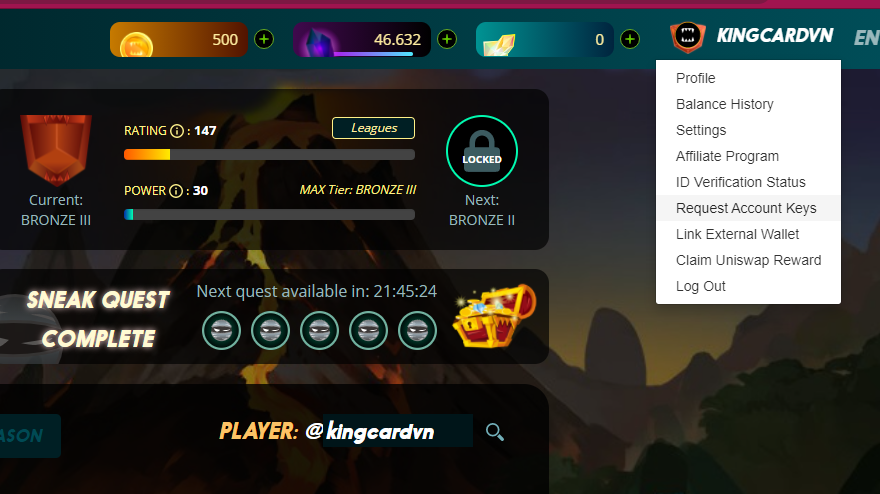Open Settings from the account menu
The height and width of the screenshot is (494, 880).
701,130
